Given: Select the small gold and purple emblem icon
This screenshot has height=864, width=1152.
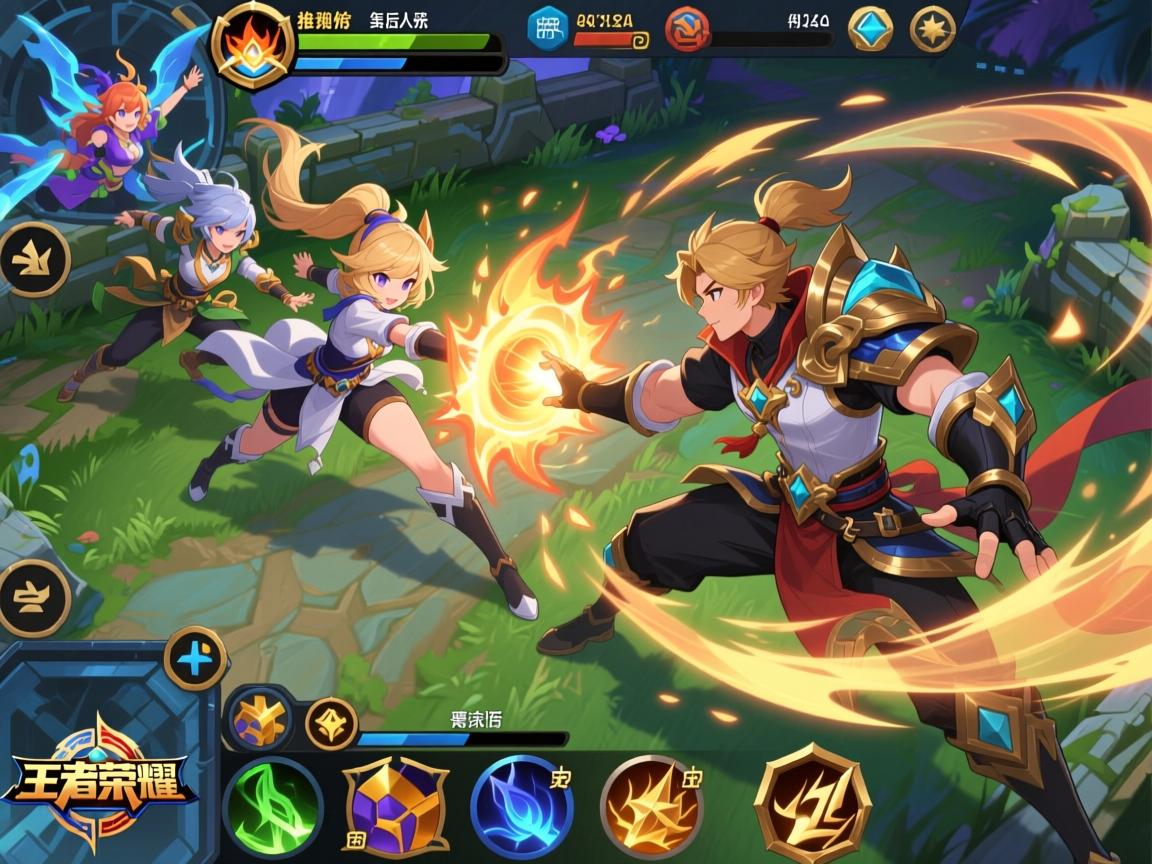Looking at the screenshot, I should [260, 719].
